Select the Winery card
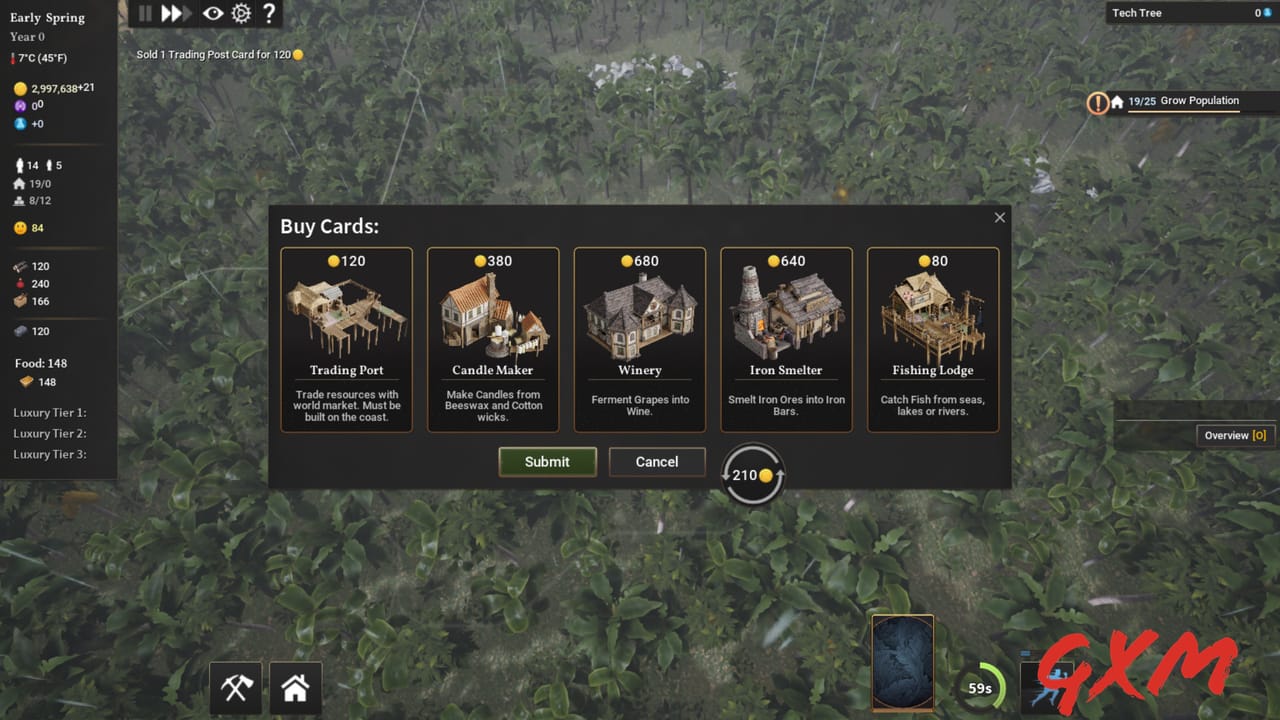Viewport: 1280px width, 720px height. click(x=640, y=340)
